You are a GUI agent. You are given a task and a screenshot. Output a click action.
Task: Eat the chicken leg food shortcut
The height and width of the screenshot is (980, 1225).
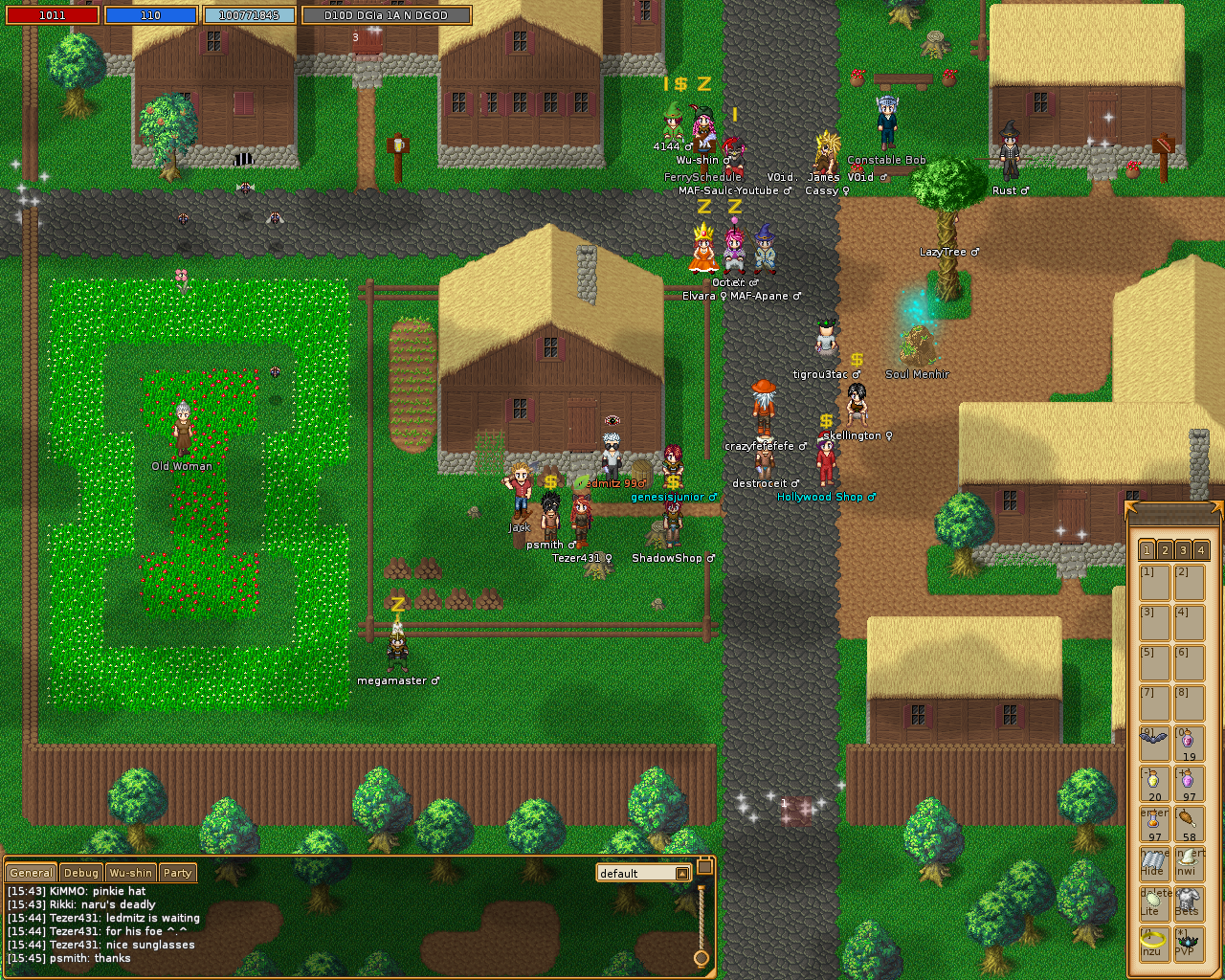coord(1188,821)
